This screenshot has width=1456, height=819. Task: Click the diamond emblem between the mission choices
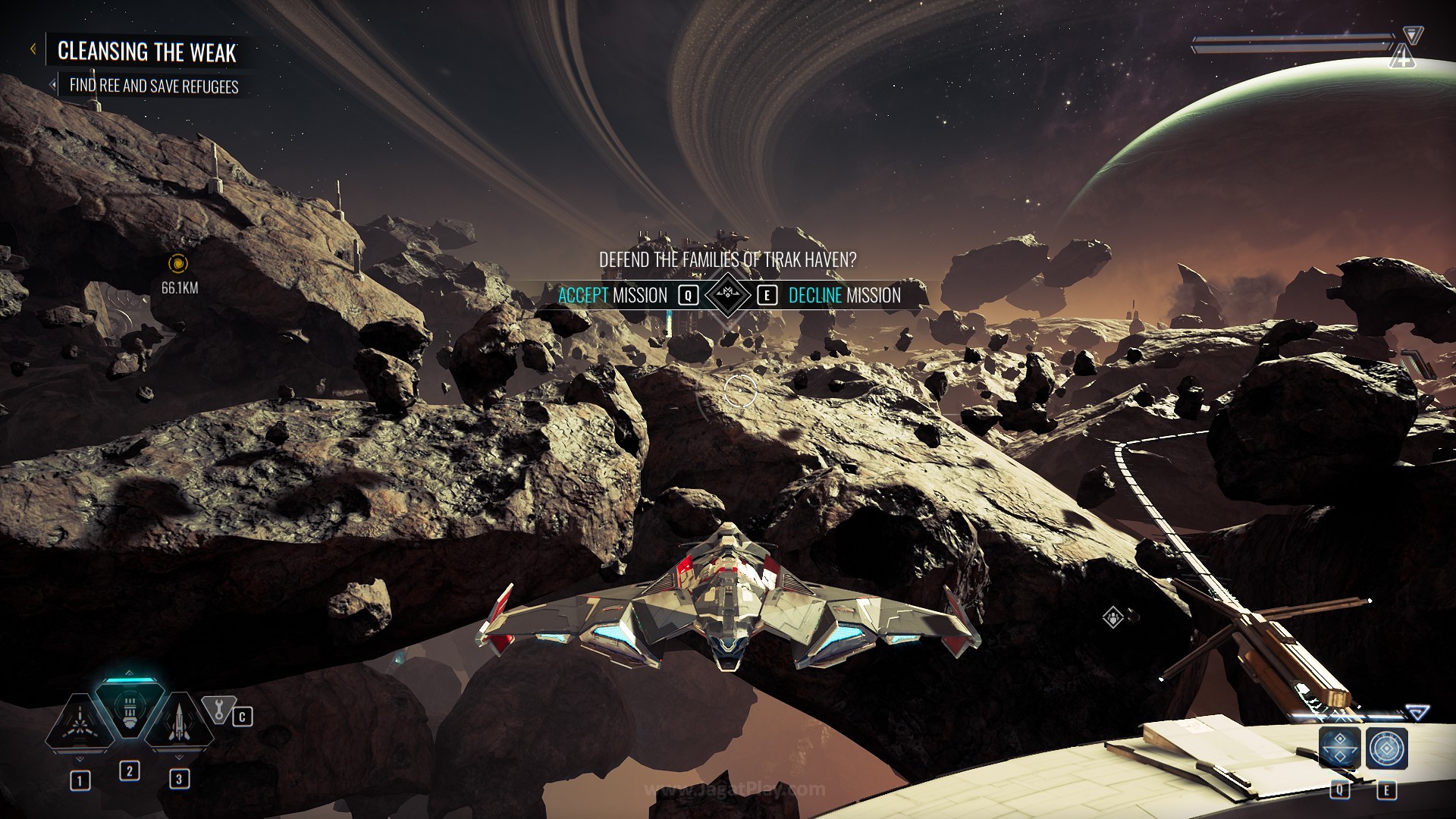click(x=727, y=293)
